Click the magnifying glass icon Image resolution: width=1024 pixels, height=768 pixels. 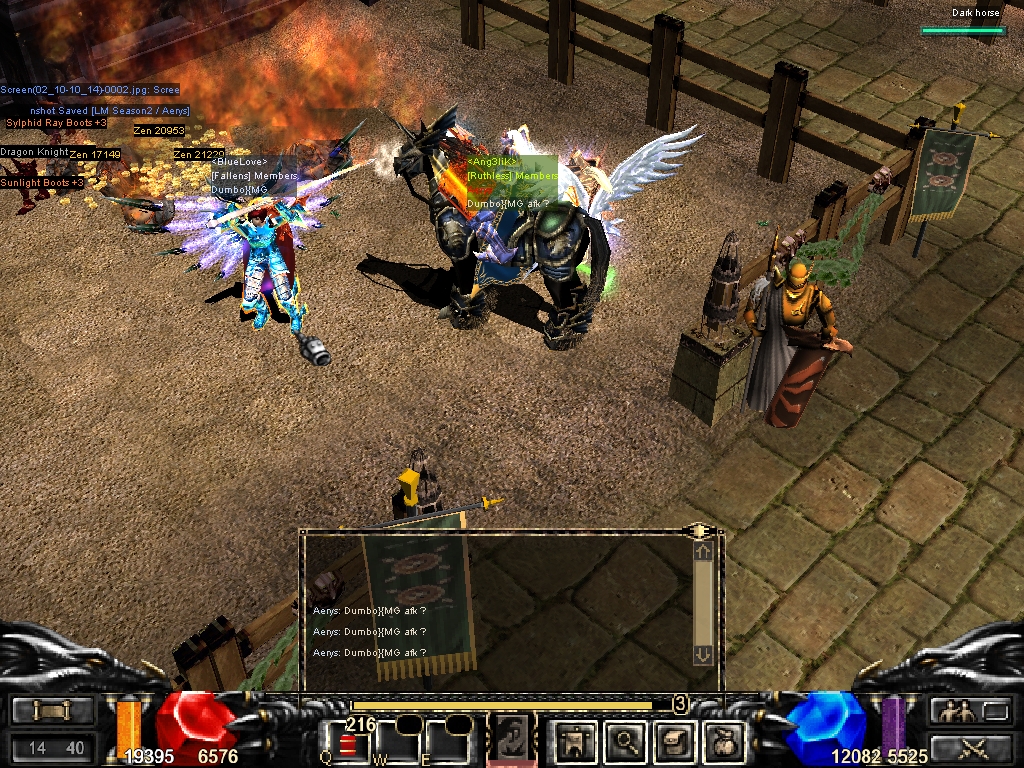(x=627, y=742)
